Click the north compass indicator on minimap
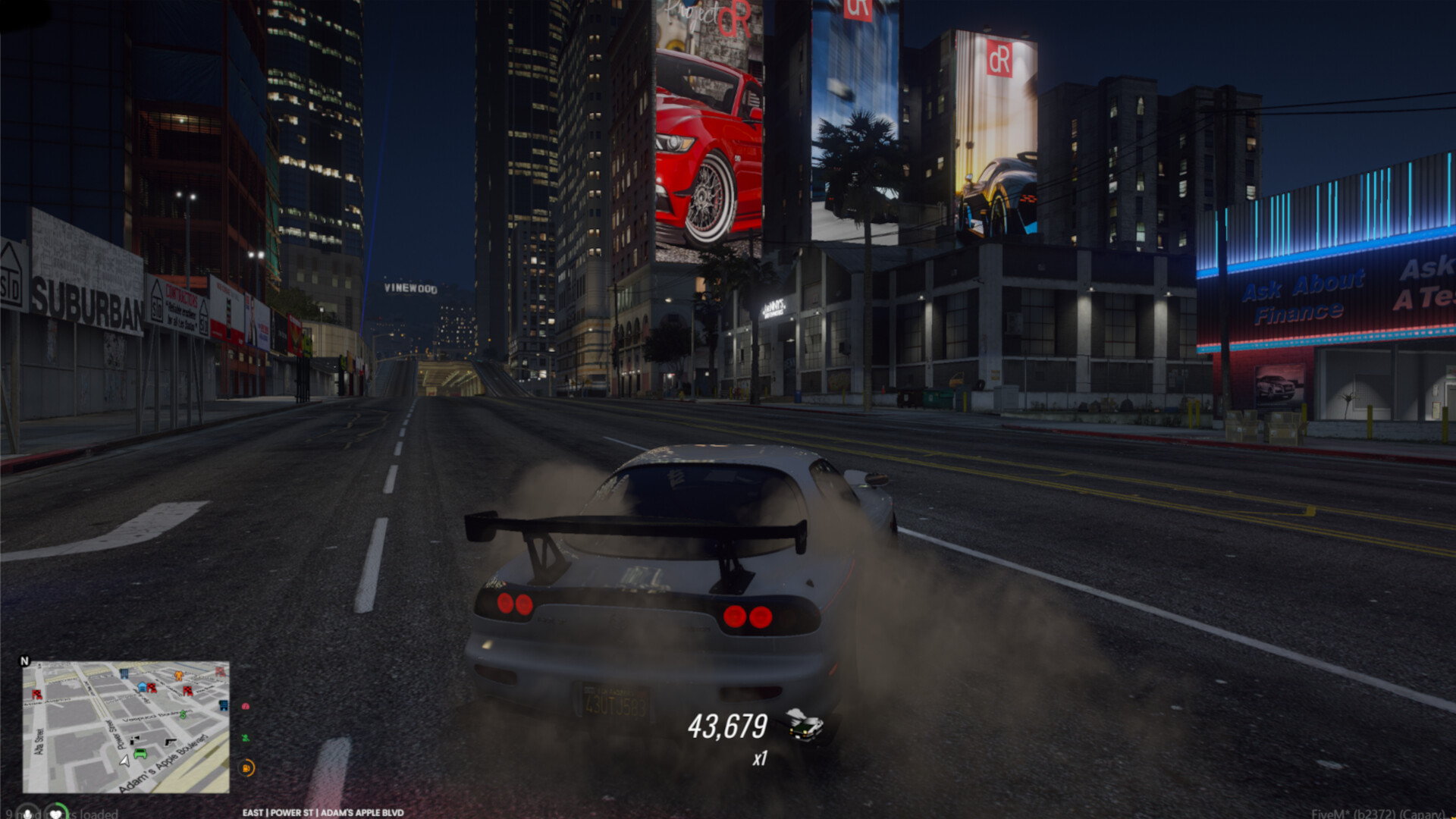Image resolution: width=1456 pixels, height=819 pixels. [24, 661]
